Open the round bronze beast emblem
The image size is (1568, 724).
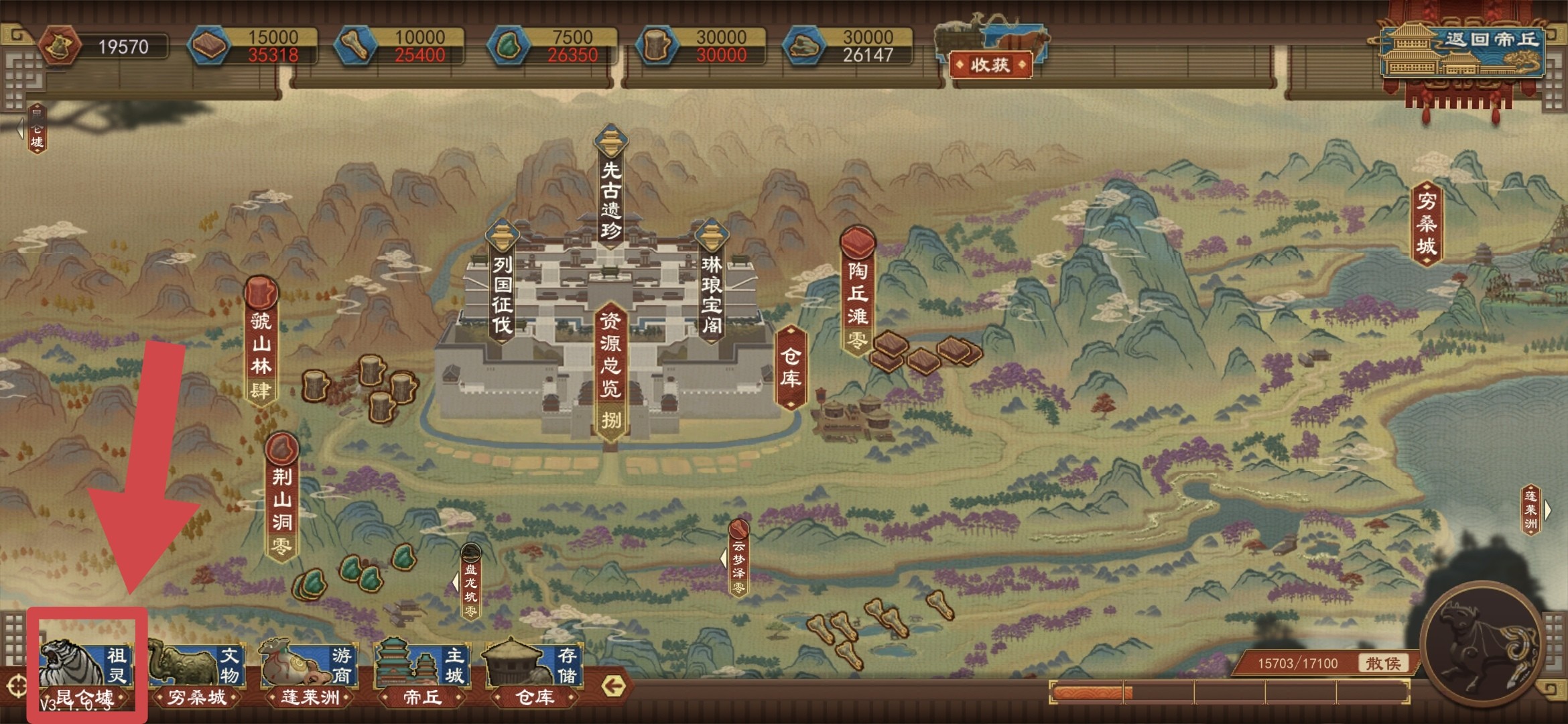[x=1480, y=645]
